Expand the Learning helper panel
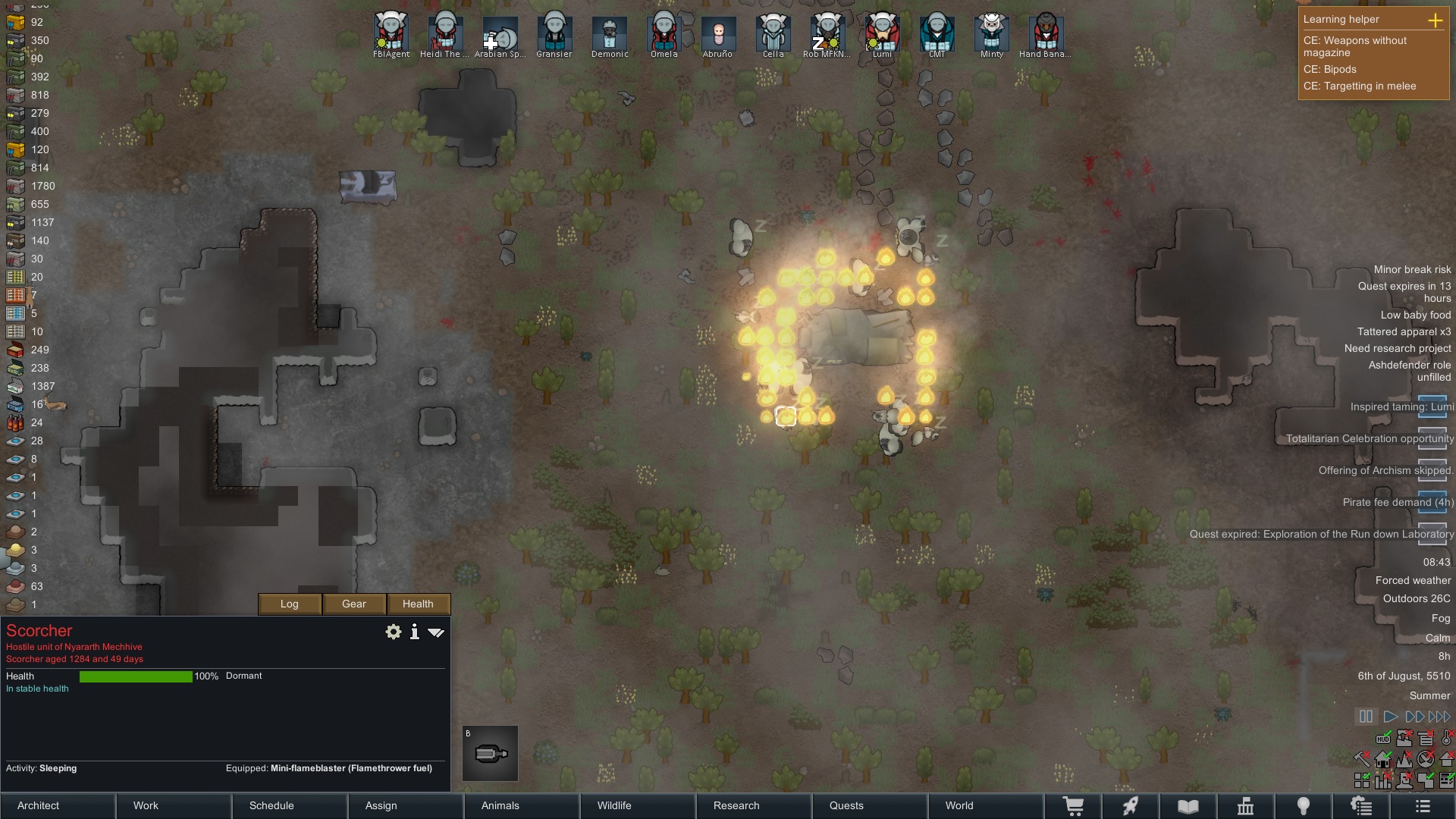1456x819 pixels. [1435, 20]
